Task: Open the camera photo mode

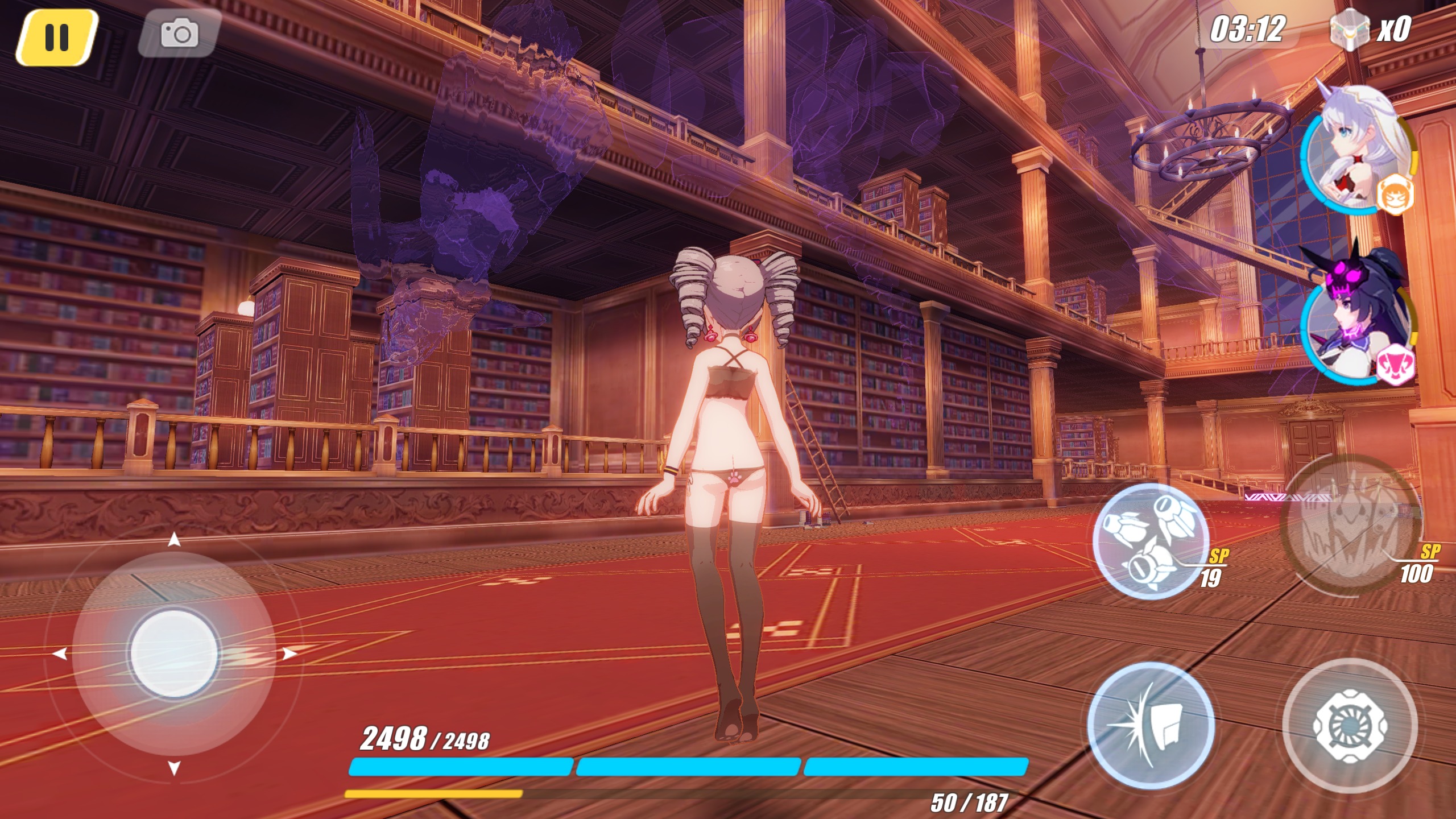Action: (179, 33)
